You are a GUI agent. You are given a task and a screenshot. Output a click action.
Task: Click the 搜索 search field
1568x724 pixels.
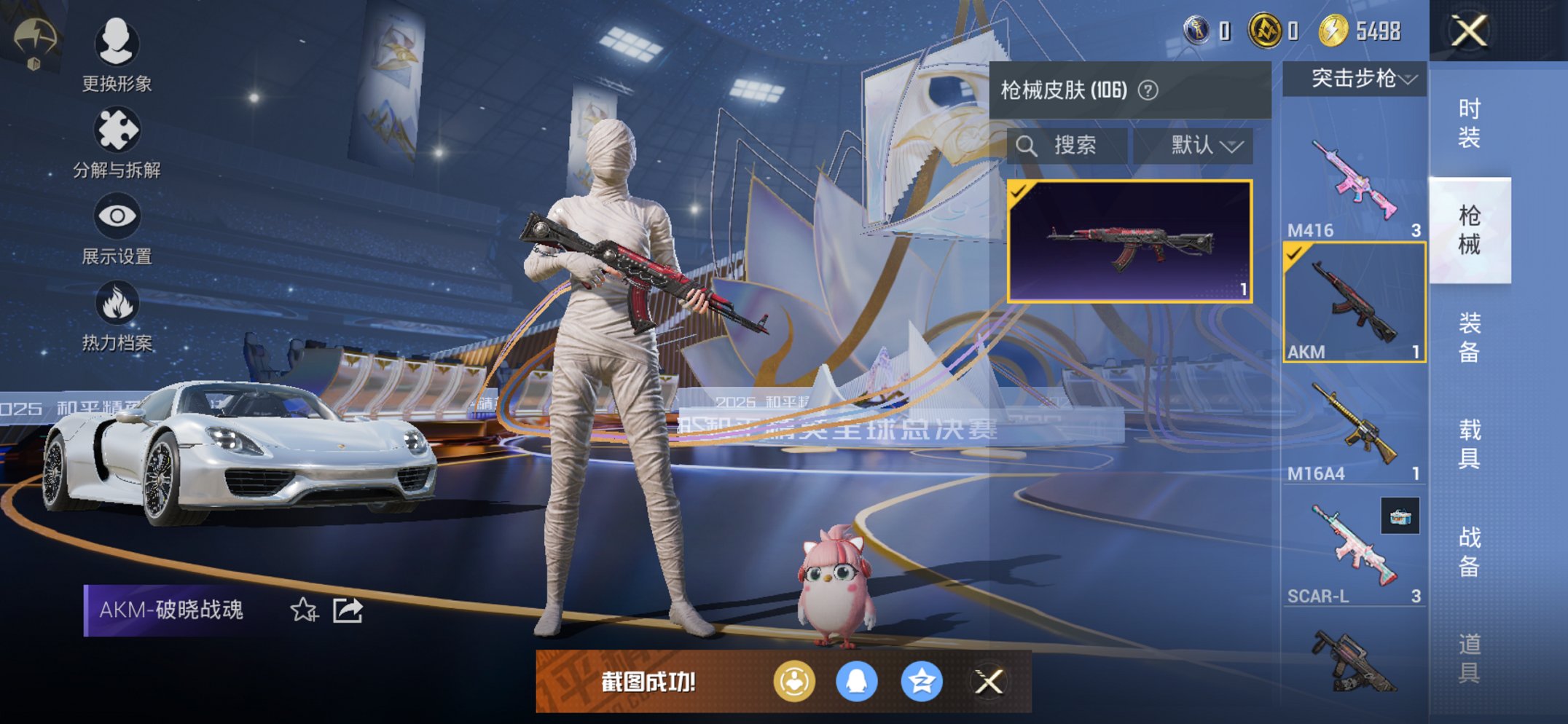pyautogui.click(x=1068, y=146)
